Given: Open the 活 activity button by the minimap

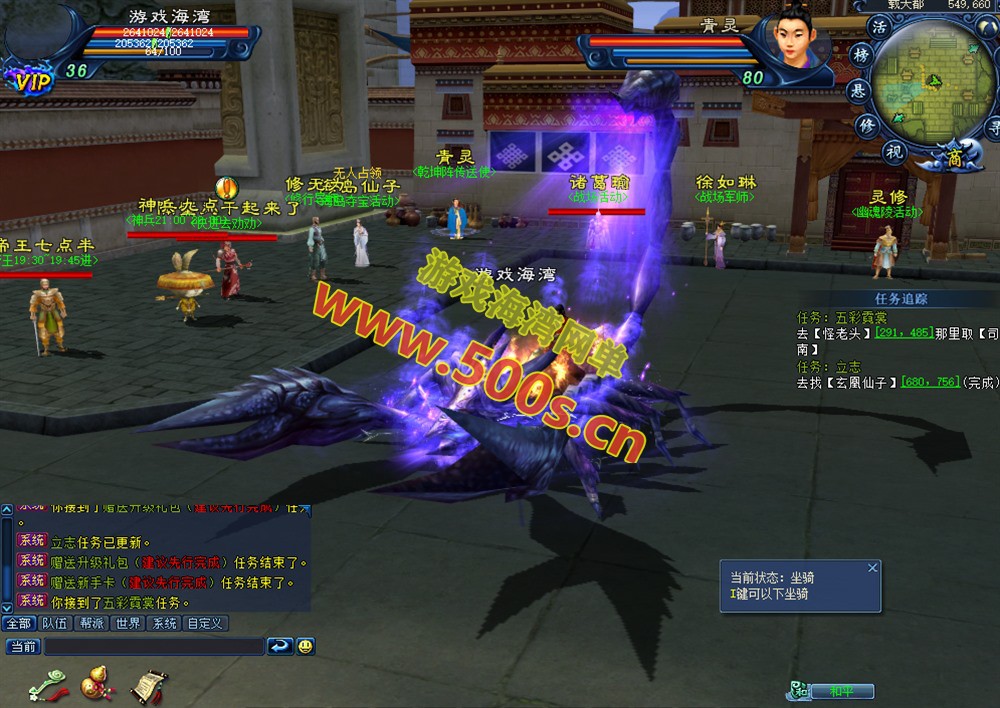Looking at the screenshot, I should pyautogui.click(x=880, y=26).
